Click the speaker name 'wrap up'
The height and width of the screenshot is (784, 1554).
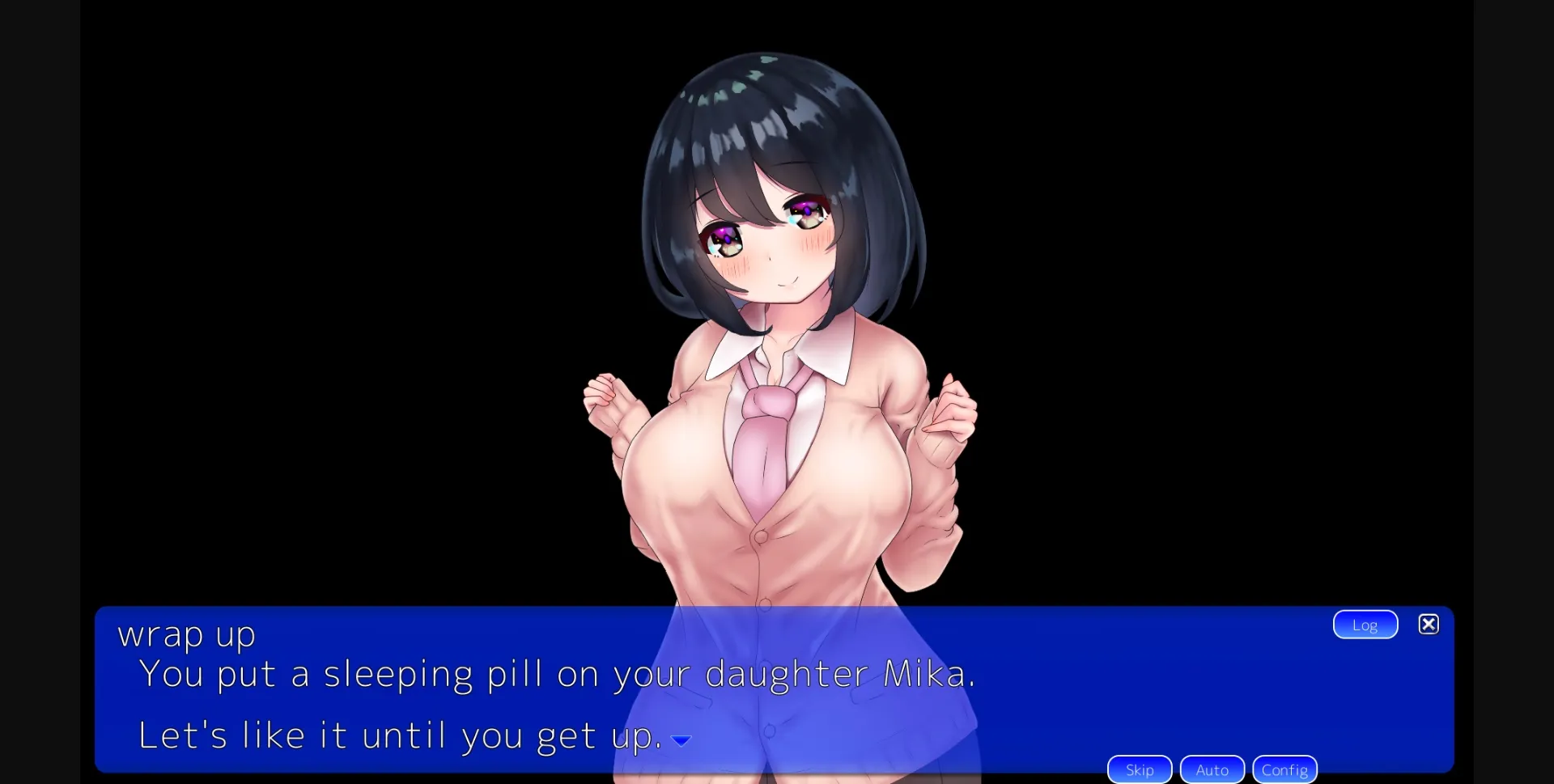tap(185, 634)
